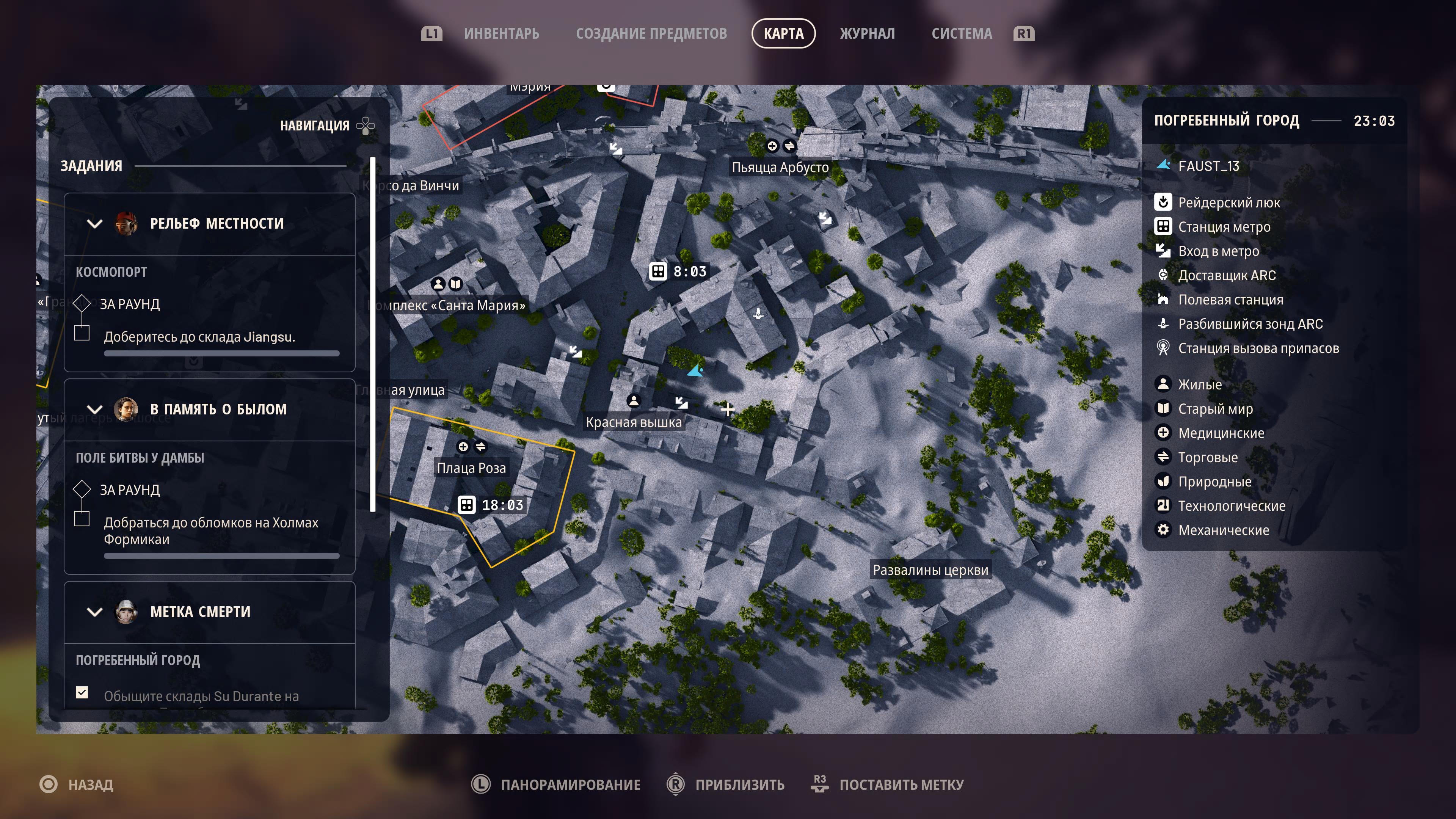Collapse the Метка смерти quest

pos(95,612)
